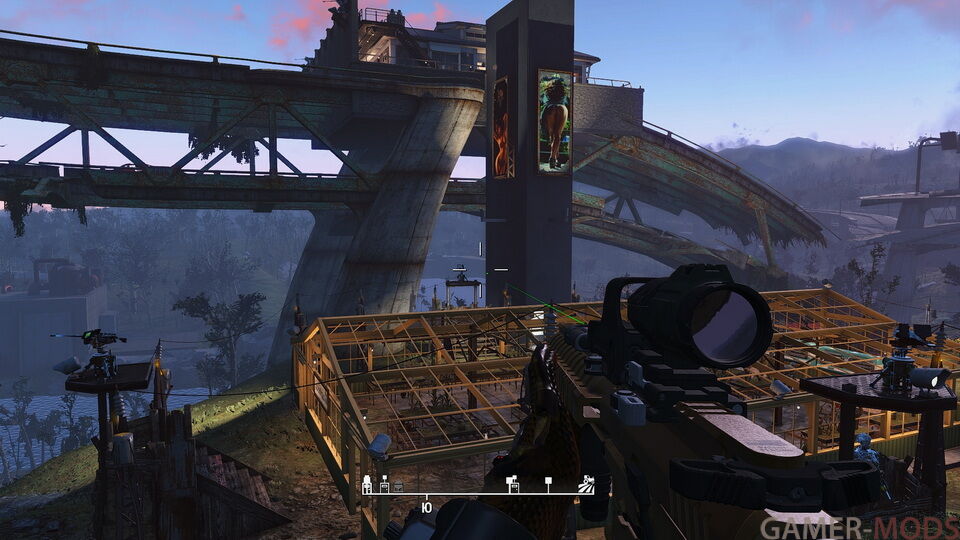Click the tall building marker at the compass's left end

point(367,484)
